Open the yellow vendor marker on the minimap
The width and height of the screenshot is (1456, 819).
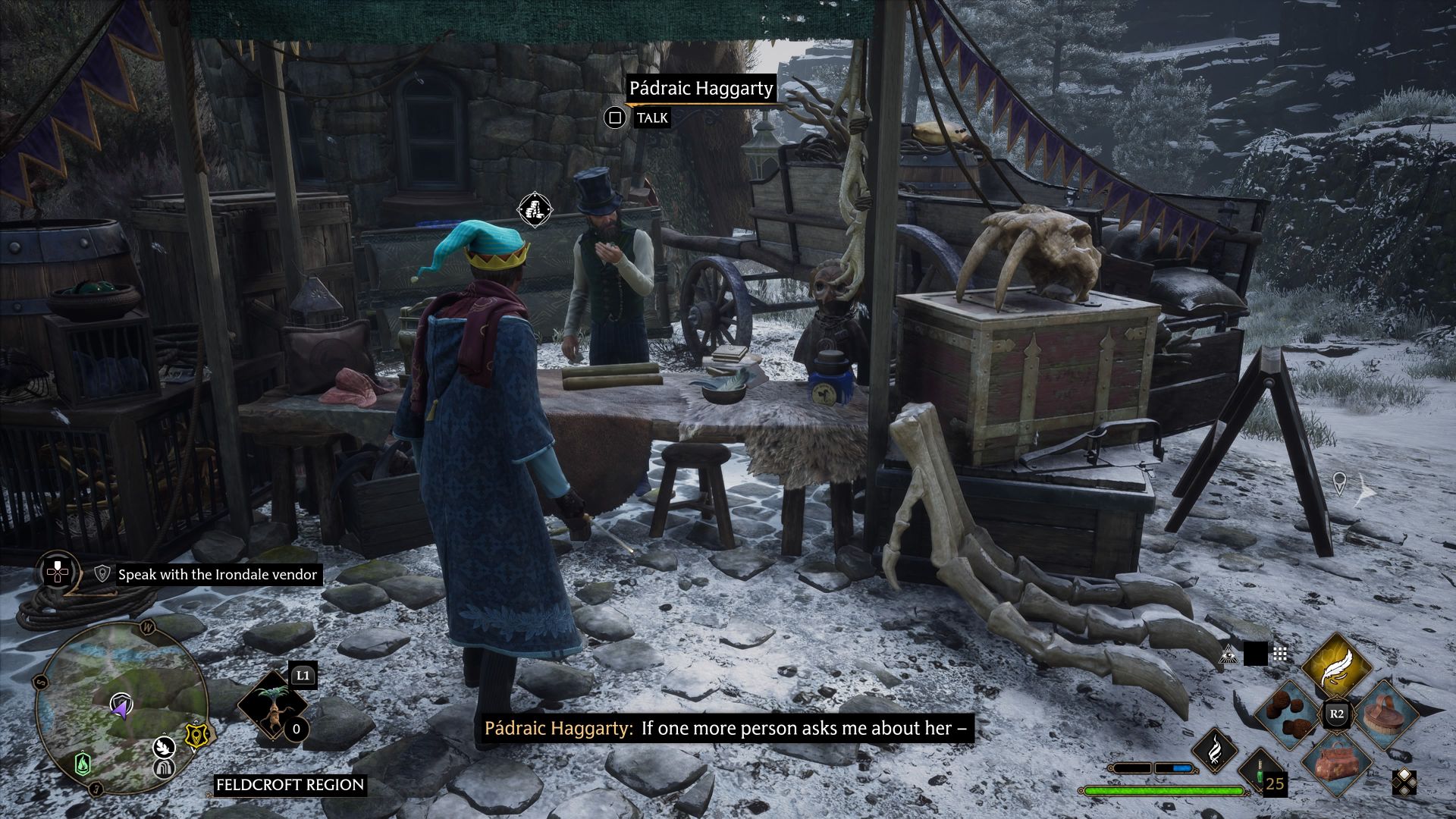click(x=196, y=735)
